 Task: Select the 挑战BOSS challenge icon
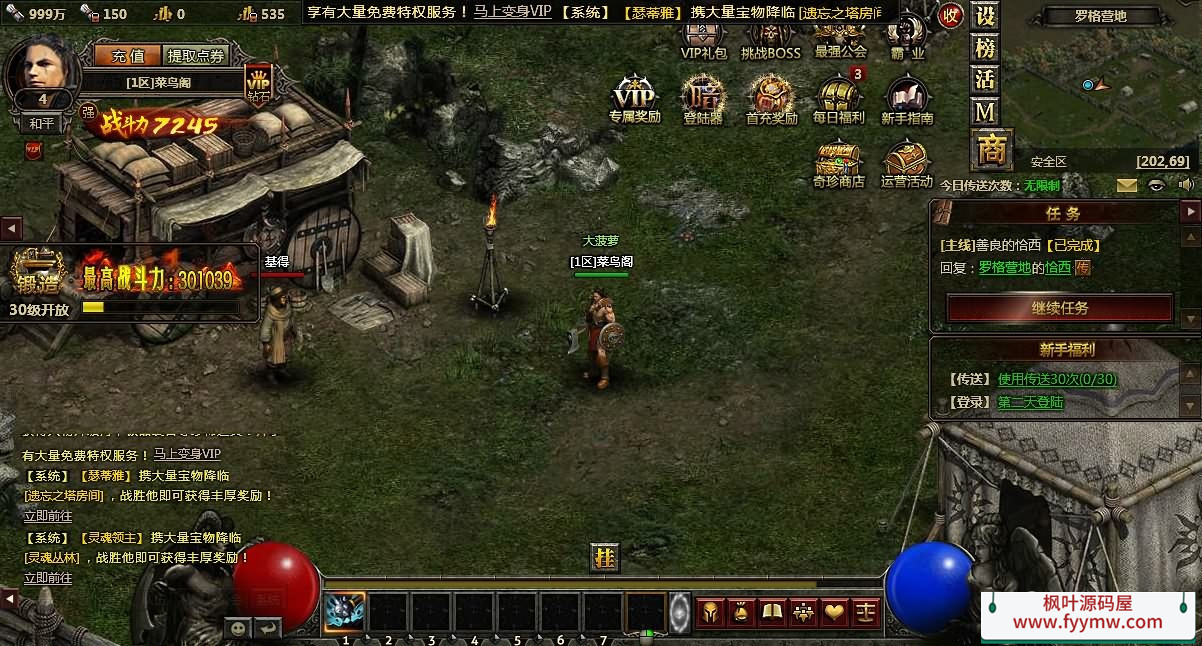(770, 37)
